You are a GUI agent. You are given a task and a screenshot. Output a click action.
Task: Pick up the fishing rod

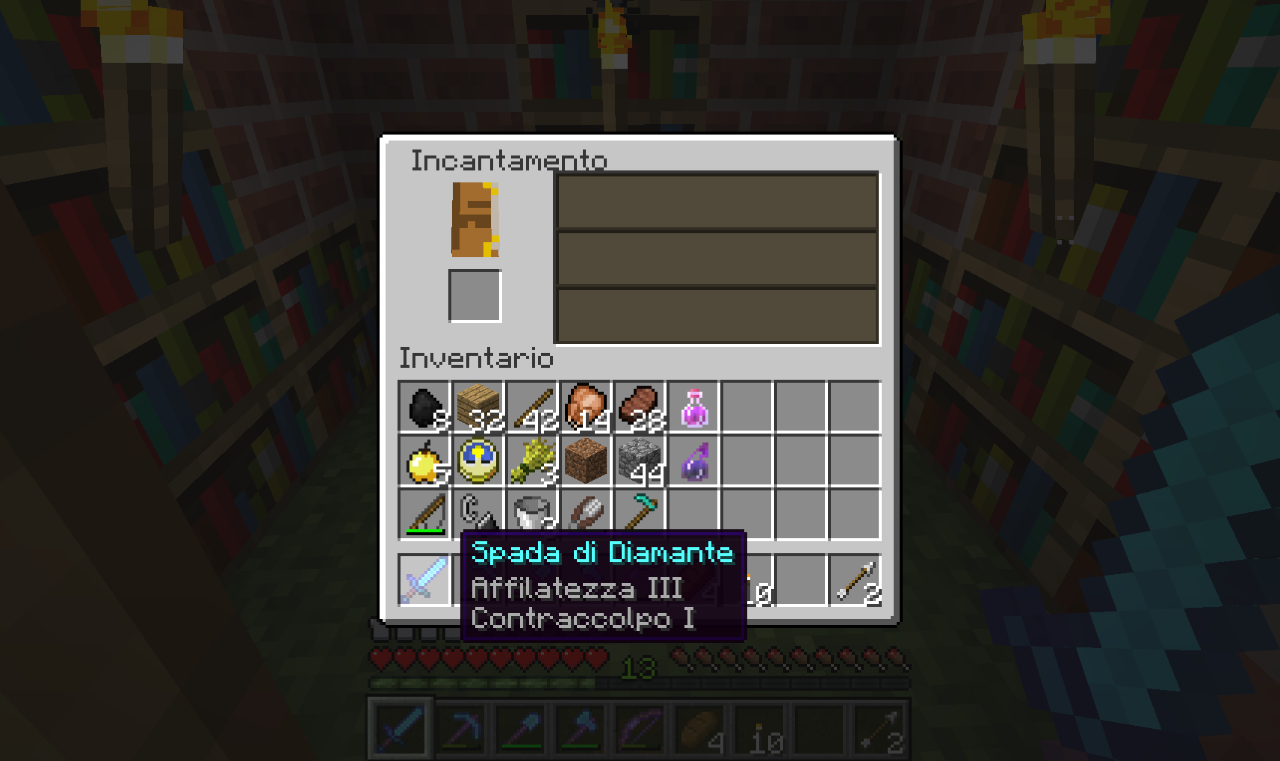(425, 514)
